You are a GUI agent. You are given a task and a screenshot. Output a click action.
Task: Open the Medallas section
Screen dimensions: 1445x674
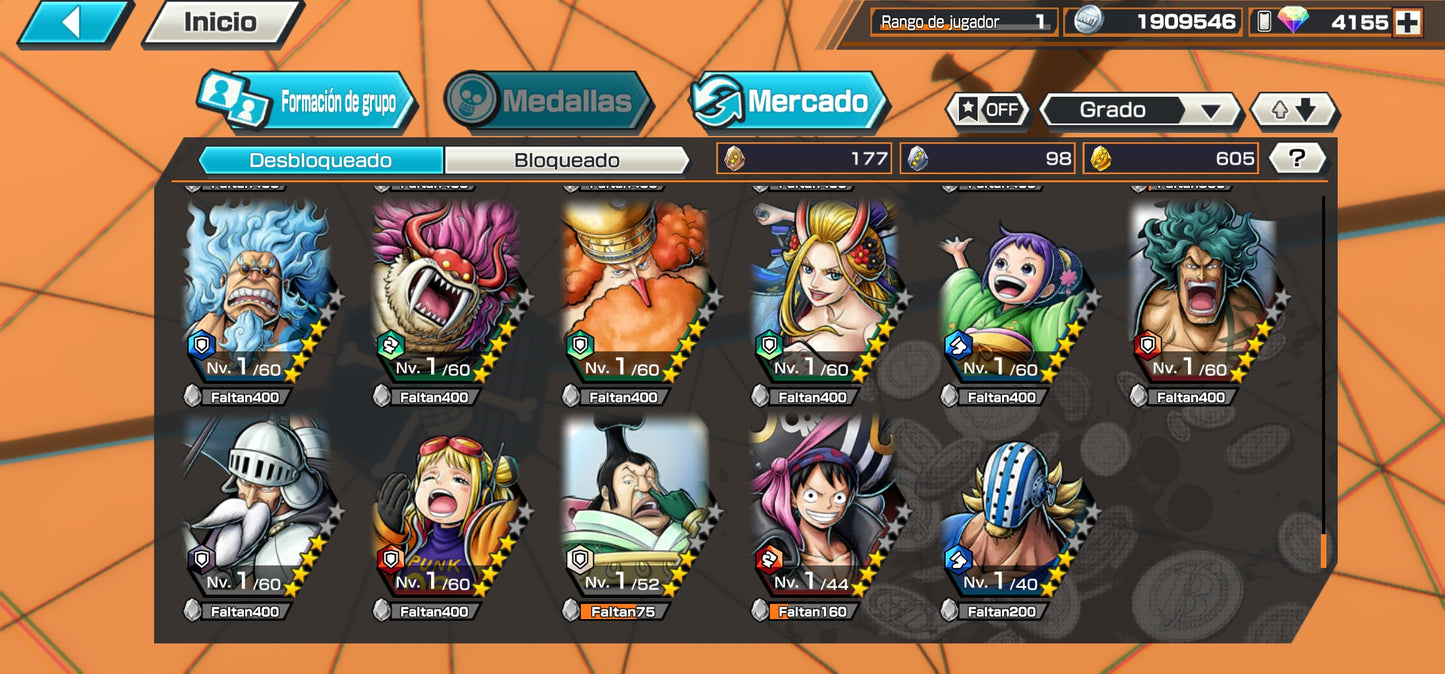coord(548,101)
